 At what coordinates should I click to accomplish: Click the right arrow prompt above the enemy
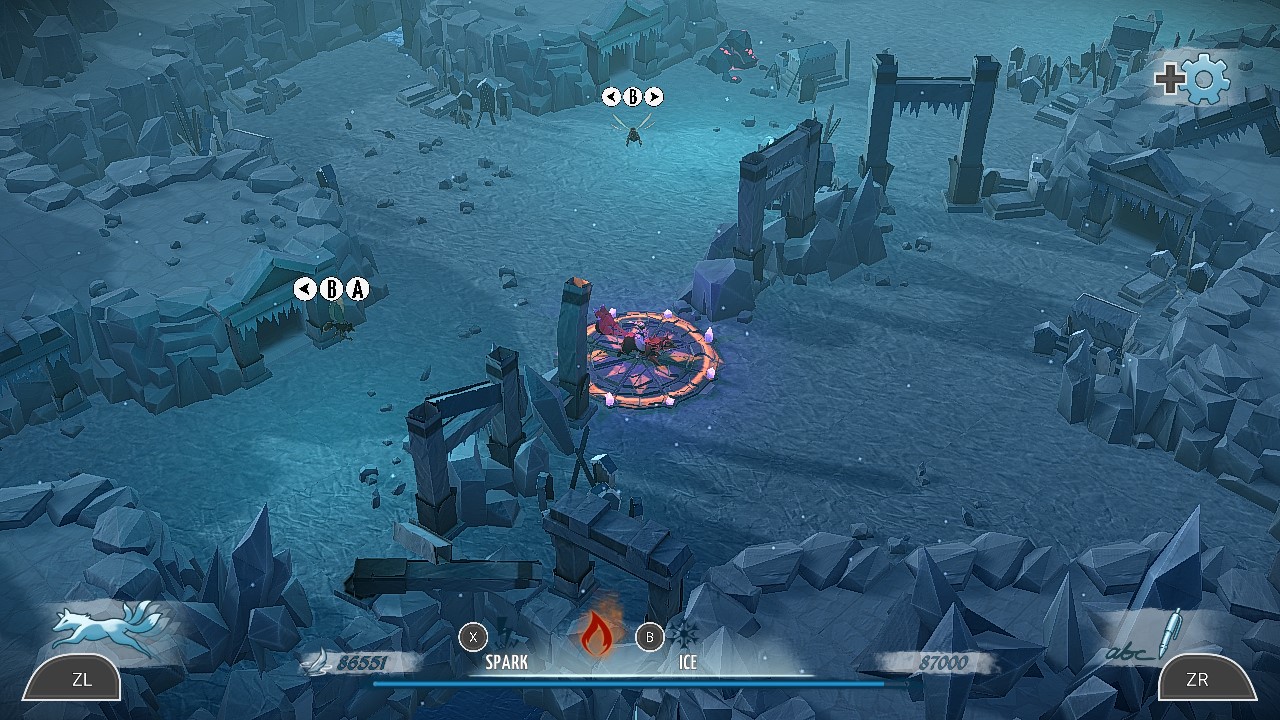tap(655, 97)
